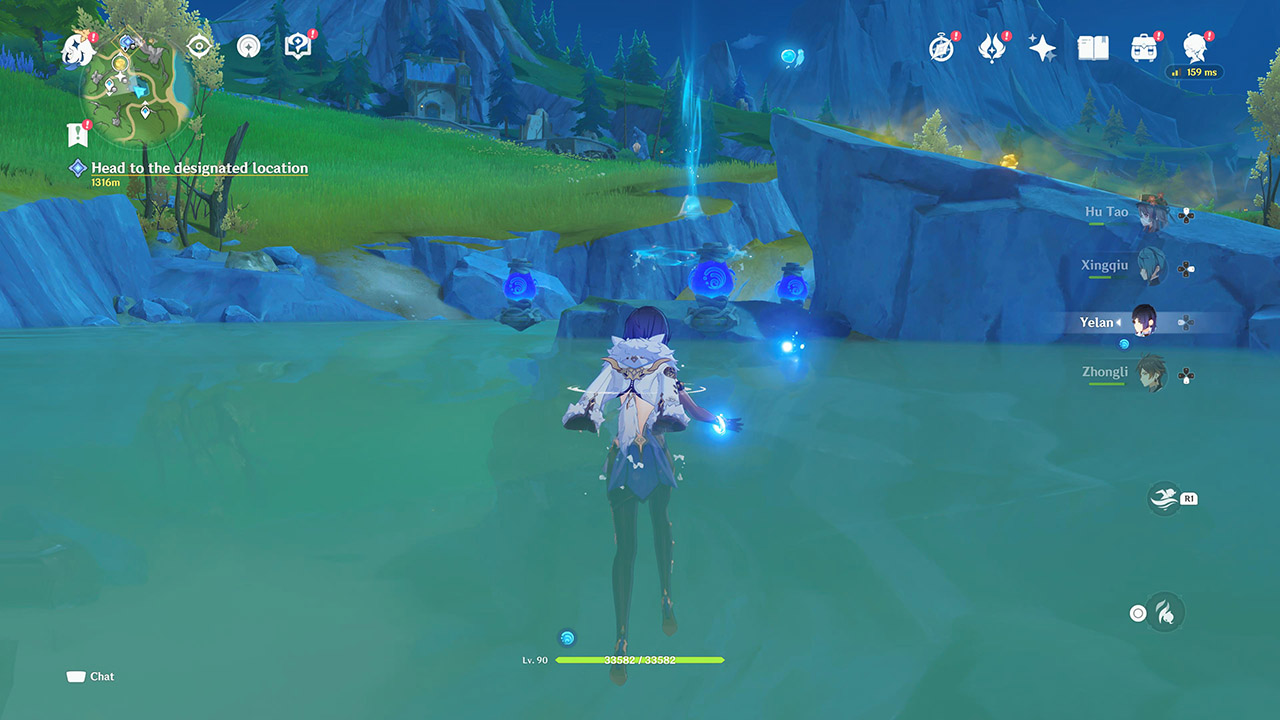
Task: Toggle the quest navigation eye icon
Action: [199, 46]
